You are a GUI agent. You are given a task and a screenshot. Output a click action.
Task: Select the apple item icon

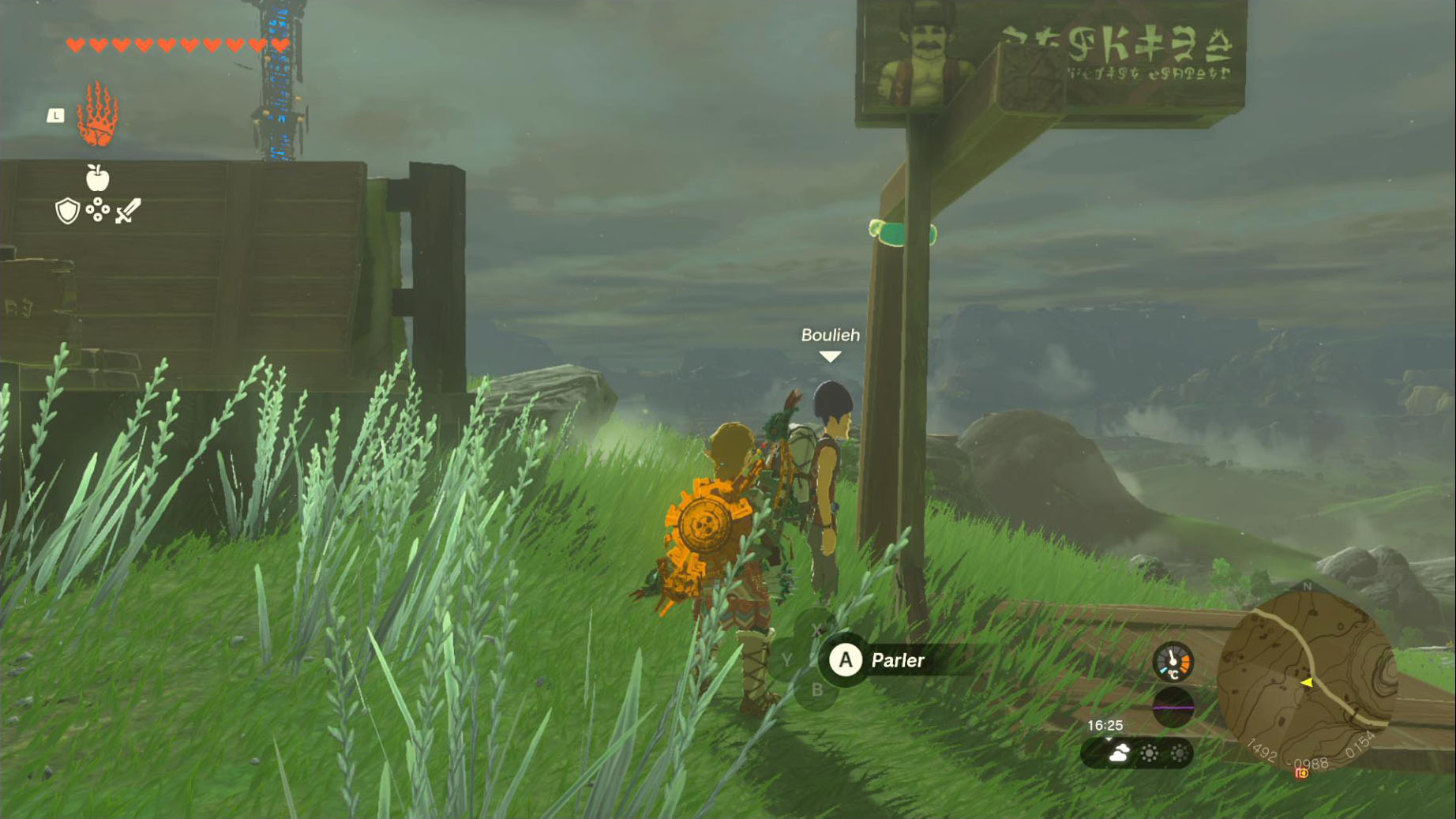[x=97, y=178]
